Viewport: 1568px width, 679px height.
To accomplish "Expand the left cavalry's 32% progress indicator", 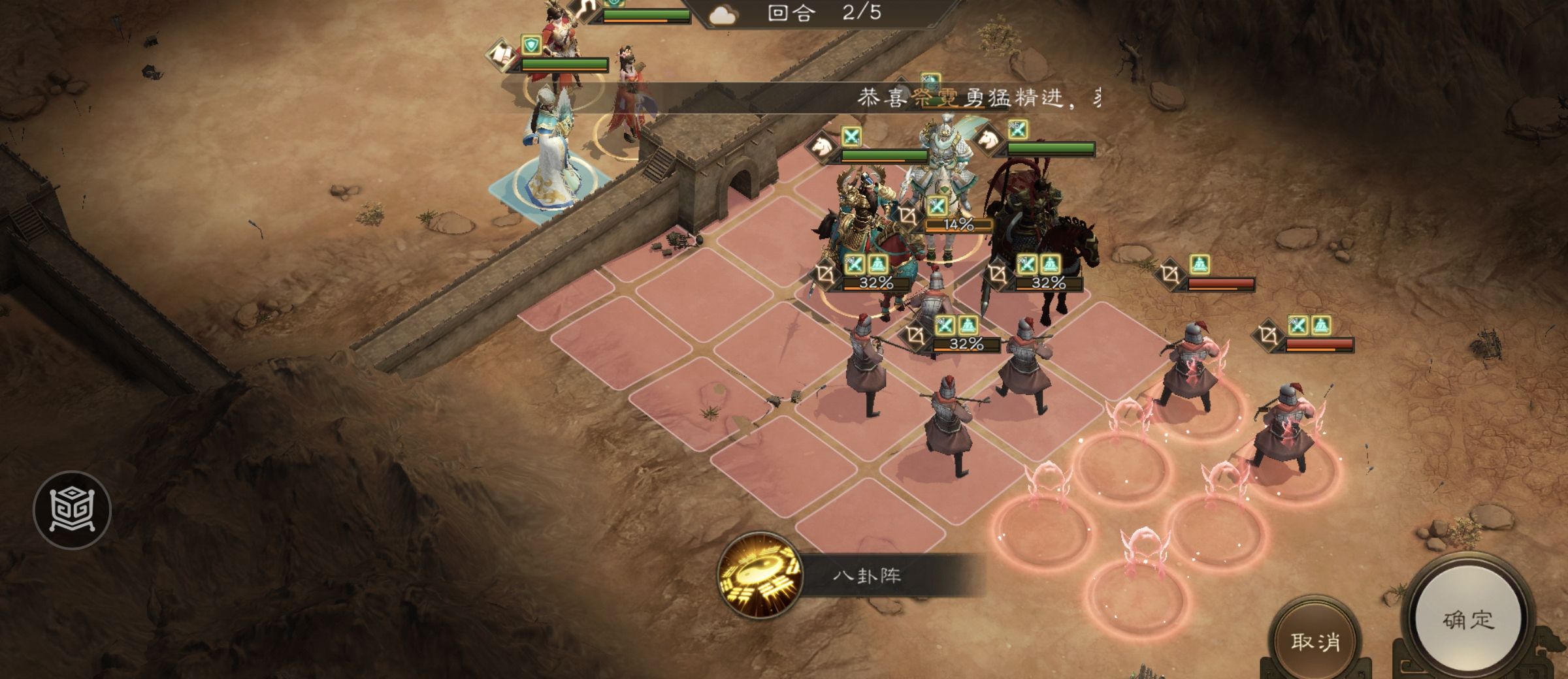I will (876, 283).
